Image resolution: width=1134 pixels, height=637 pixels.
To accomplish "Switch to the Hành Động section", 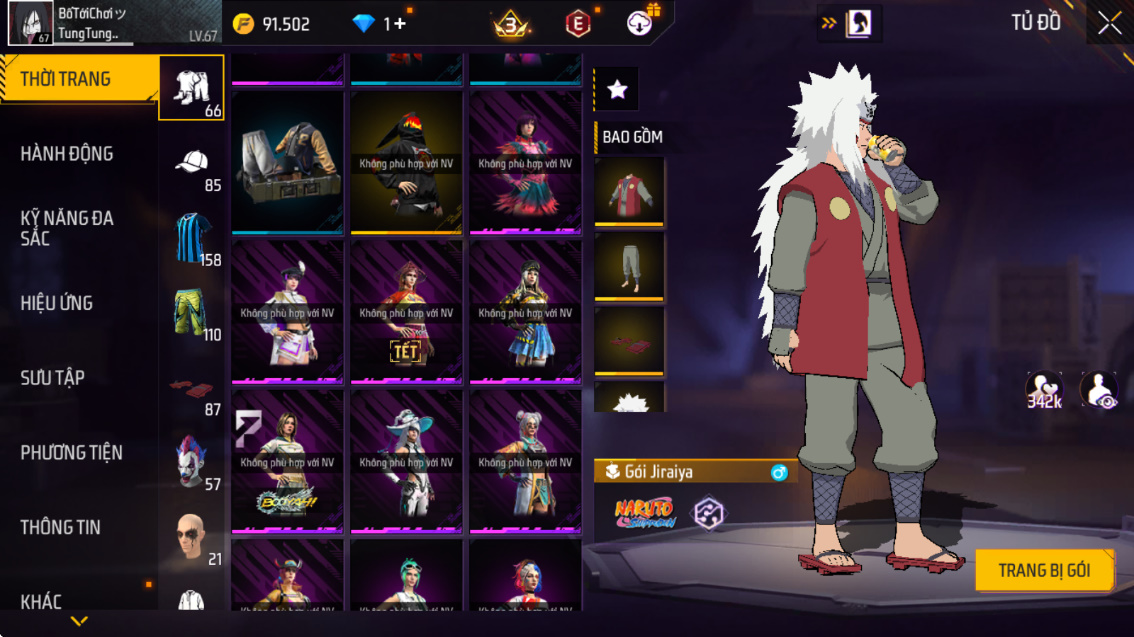I will [67, 154].
